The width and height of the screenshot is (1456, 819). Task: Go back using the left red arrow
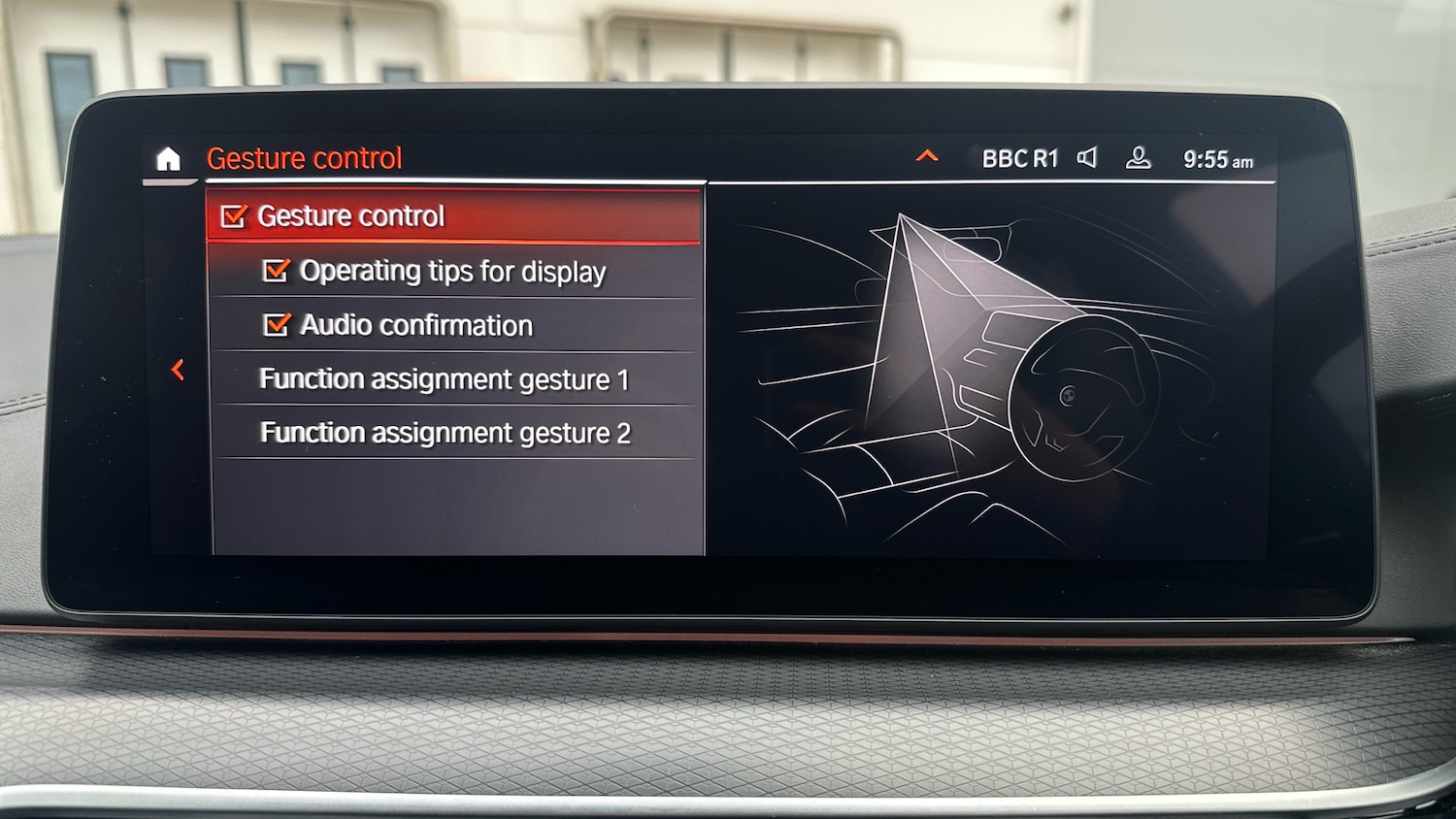coord(178,370)
